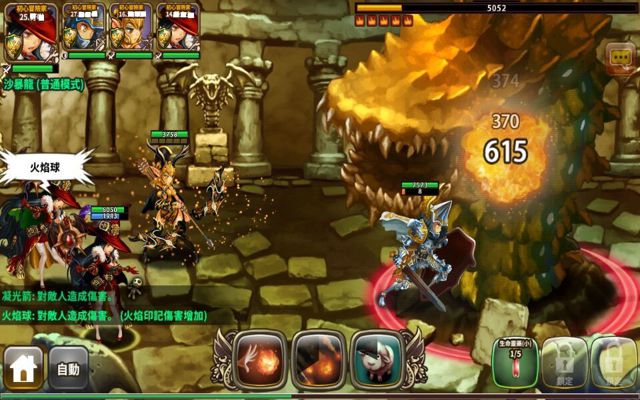Toggle the 自動 auto-battle button
This screenshot has height=400, width=640.
click(x=68, y=368)
